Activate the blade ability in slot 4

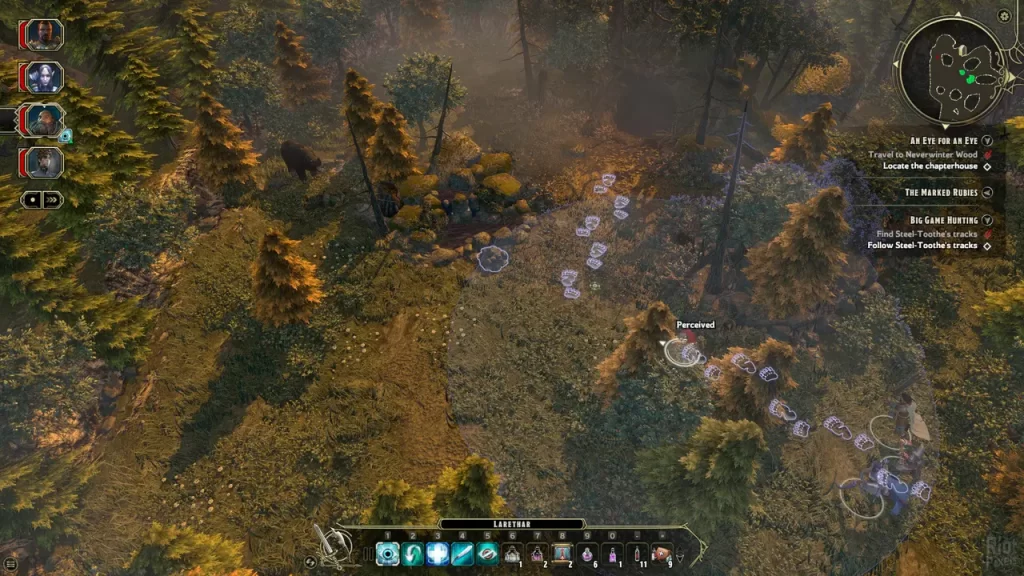coord(462,554)
